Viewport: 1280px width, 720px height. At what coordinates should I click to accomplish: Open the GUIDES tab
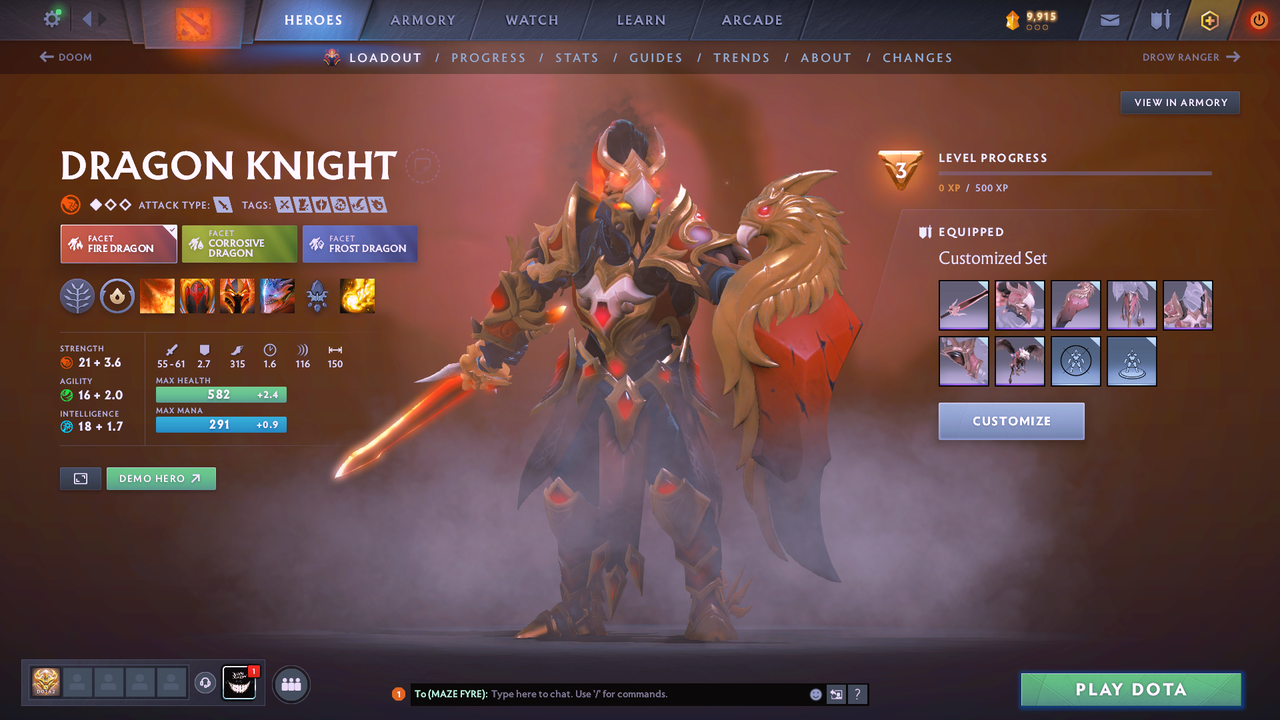point(656,57)
